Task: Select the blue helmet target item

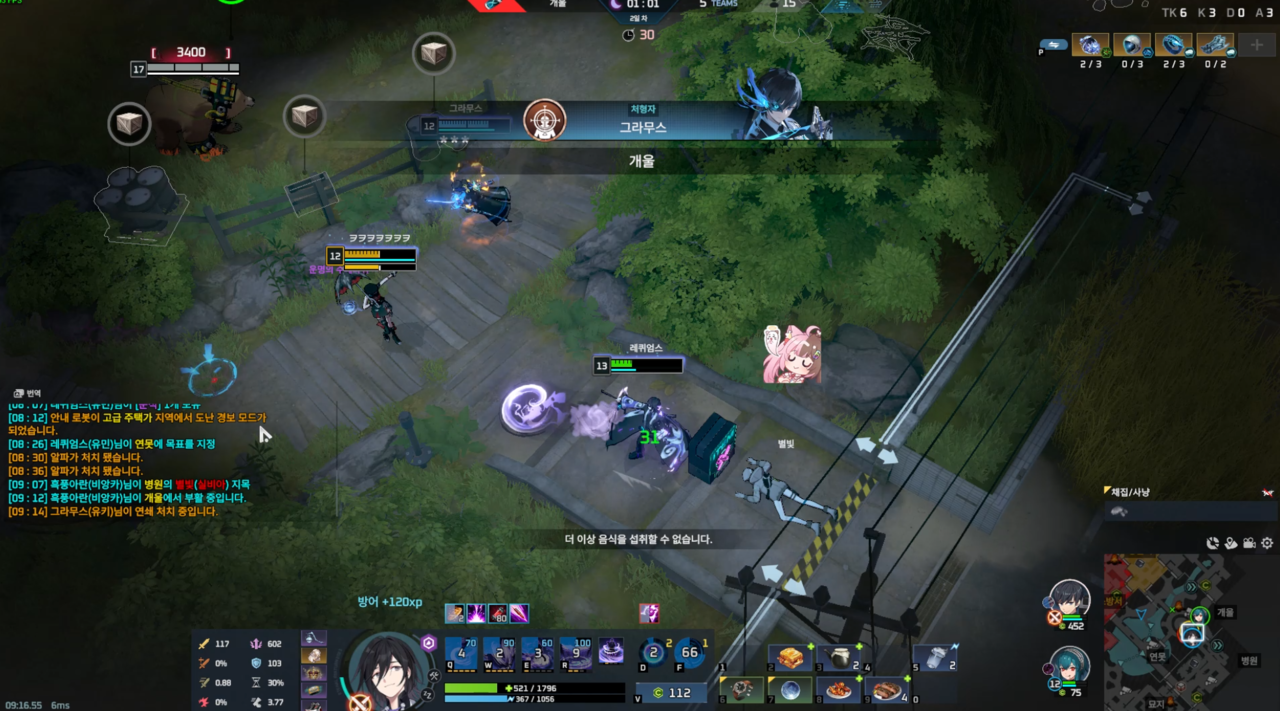Action: (x=1132, y=45)
